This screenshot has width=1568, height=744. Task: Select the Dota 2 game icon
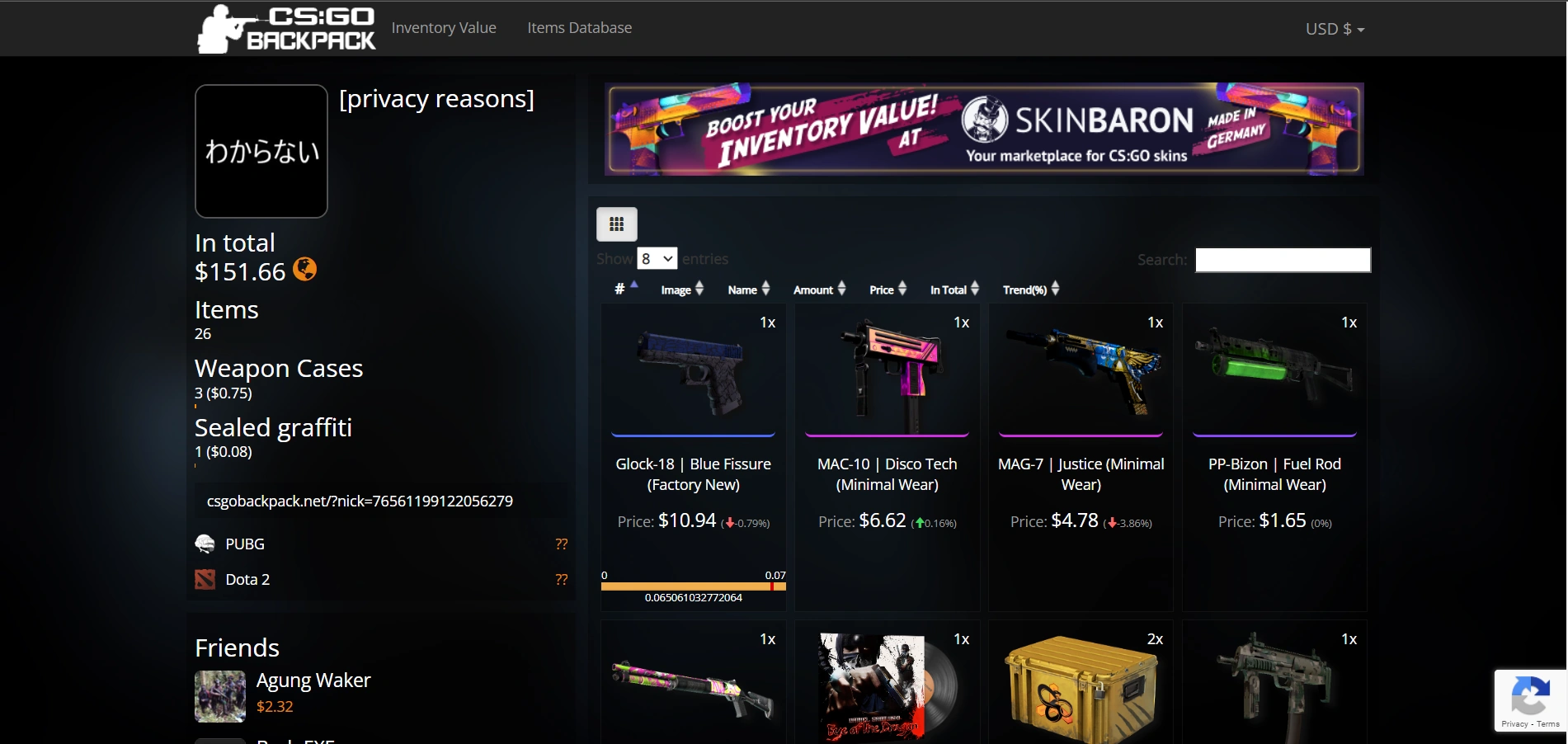click(x=205, y=579)
